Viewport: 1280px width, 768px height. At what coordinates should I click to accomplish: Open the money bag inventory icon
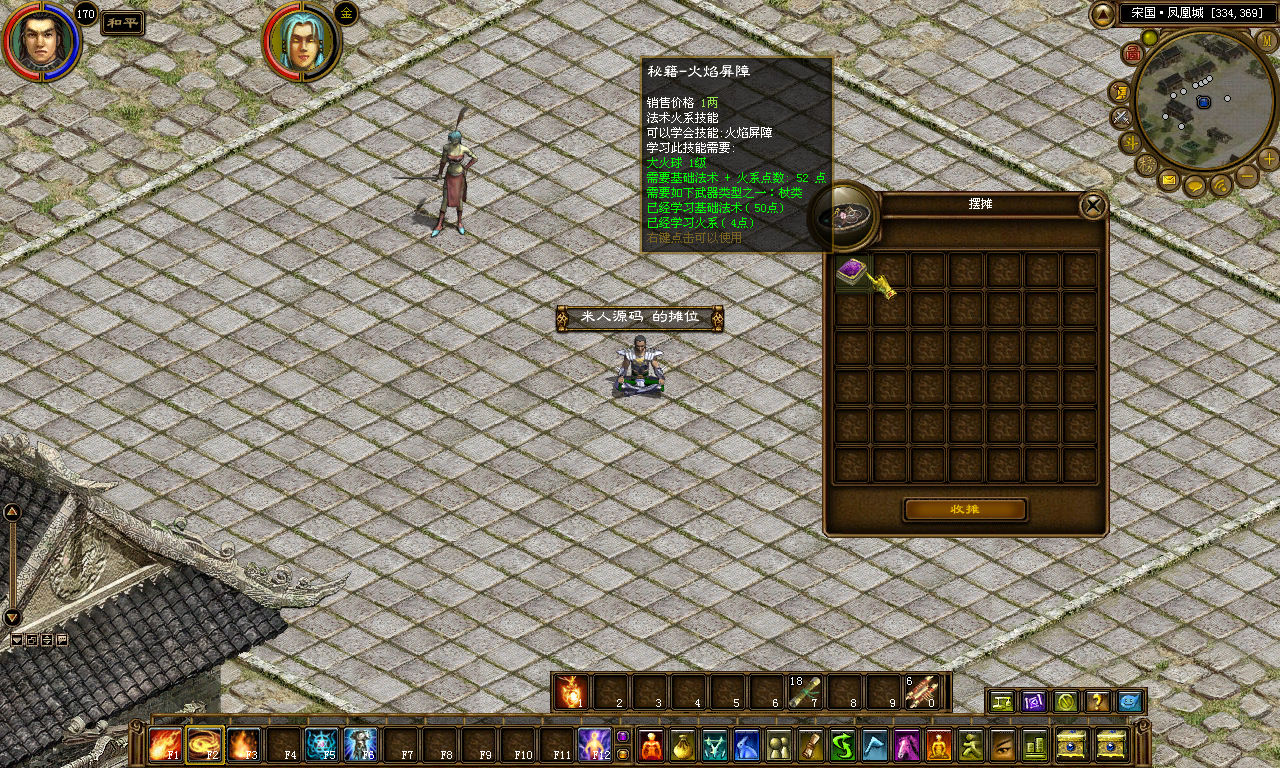(x=680, y=745)
